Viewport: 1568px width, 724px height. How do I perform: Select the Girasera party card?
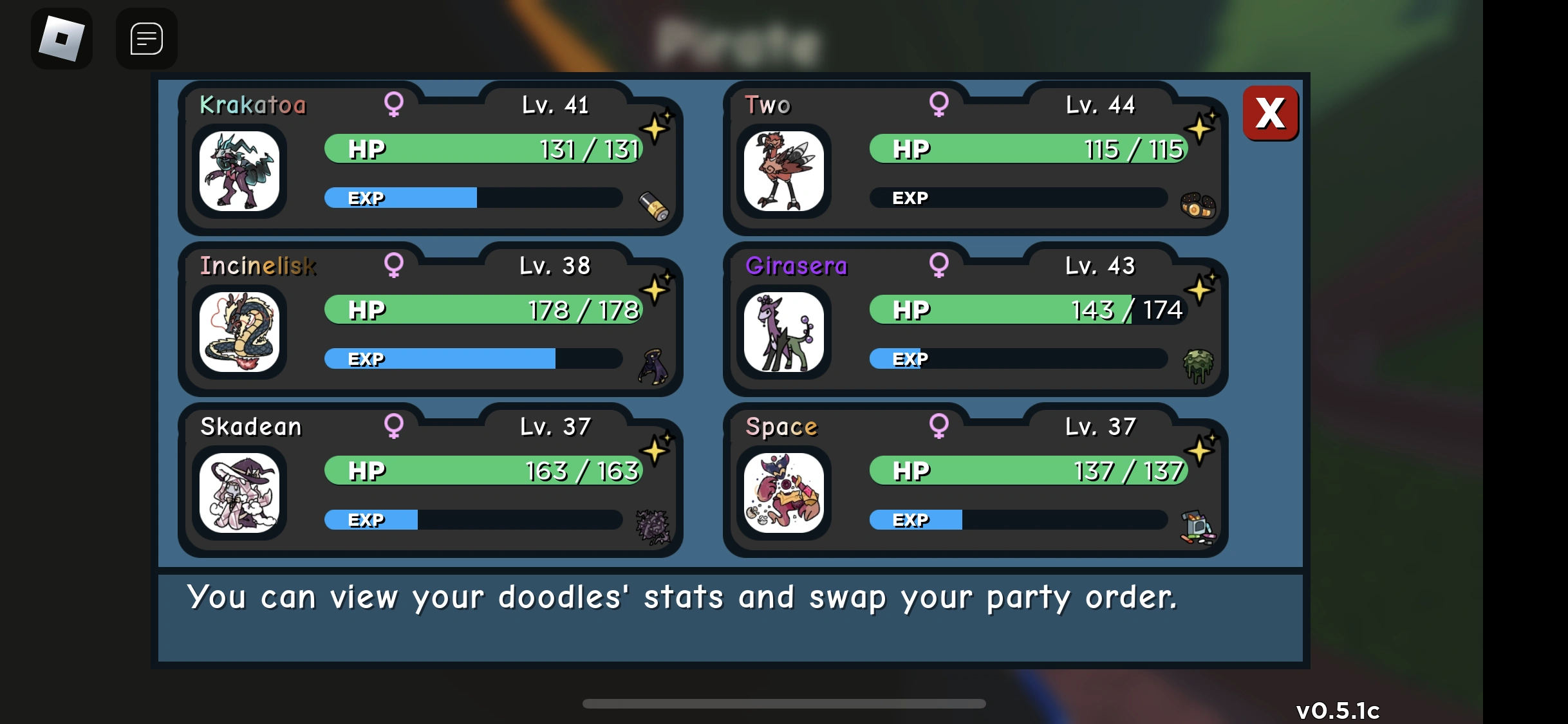point(975,322)
